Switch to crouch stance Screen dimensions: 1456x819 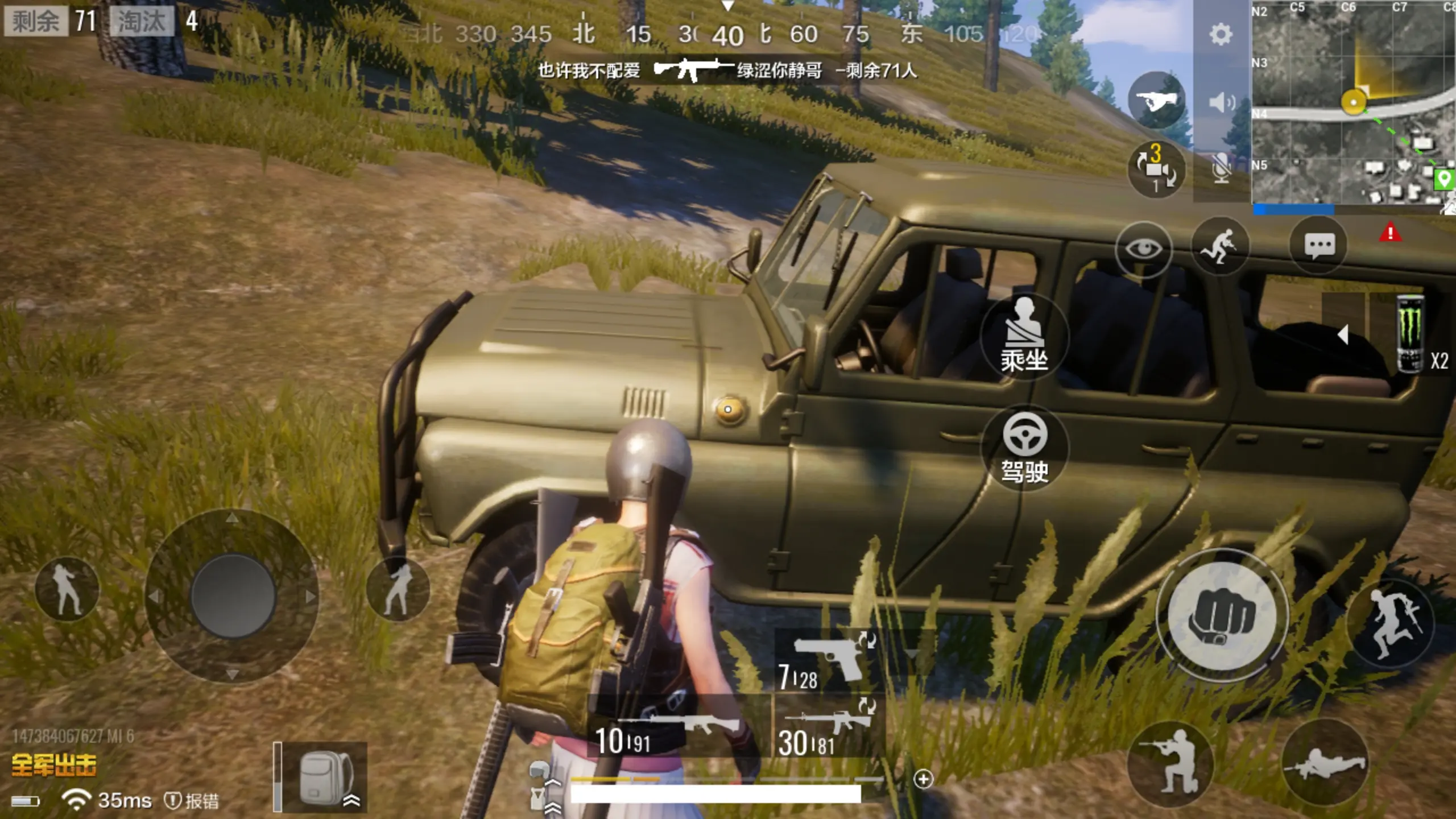(x=1170, y=765)
